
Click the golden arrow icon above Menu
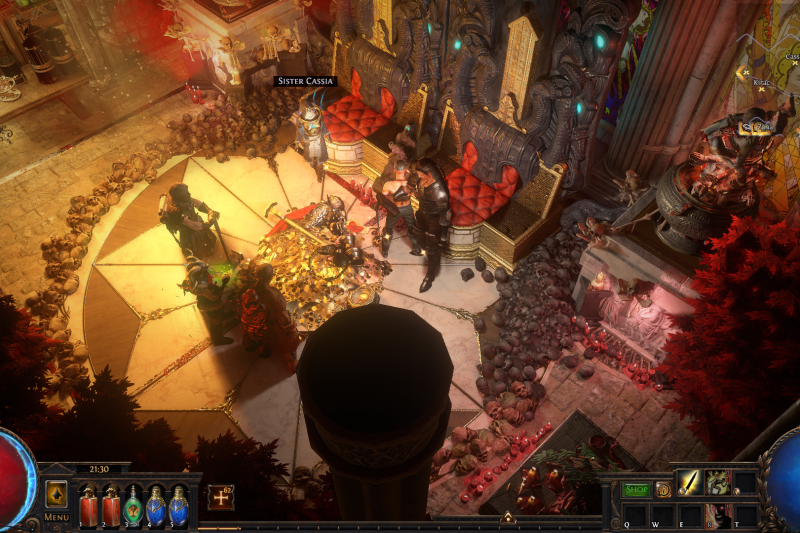pyautogui.click(x=56, y=494)
